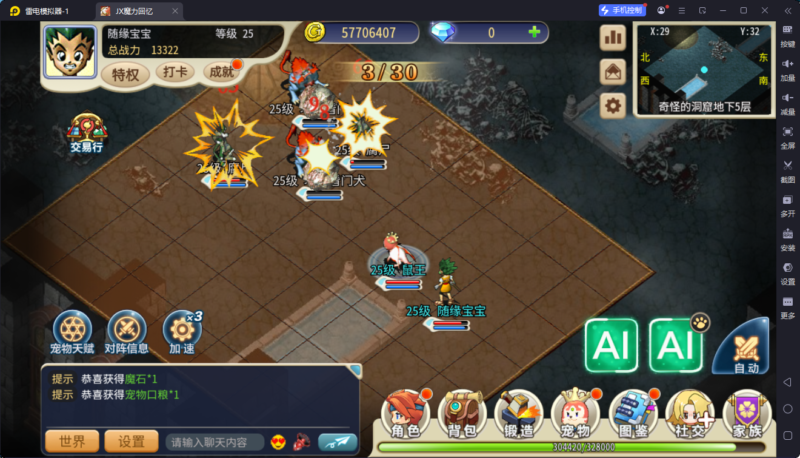Viewport: 800px width, 458px height.
Task: Open the 角色 character menu
Action: (x=405, y=412)
